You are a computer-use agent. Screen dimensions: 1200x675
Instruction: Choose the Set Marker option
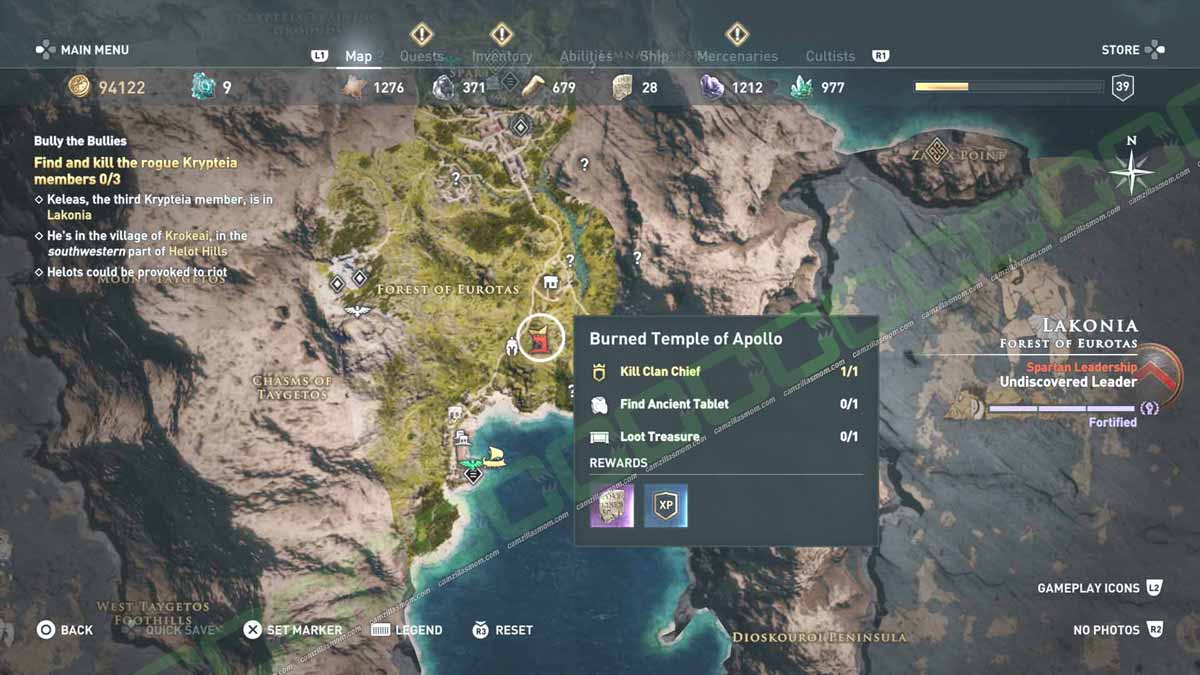293,630
